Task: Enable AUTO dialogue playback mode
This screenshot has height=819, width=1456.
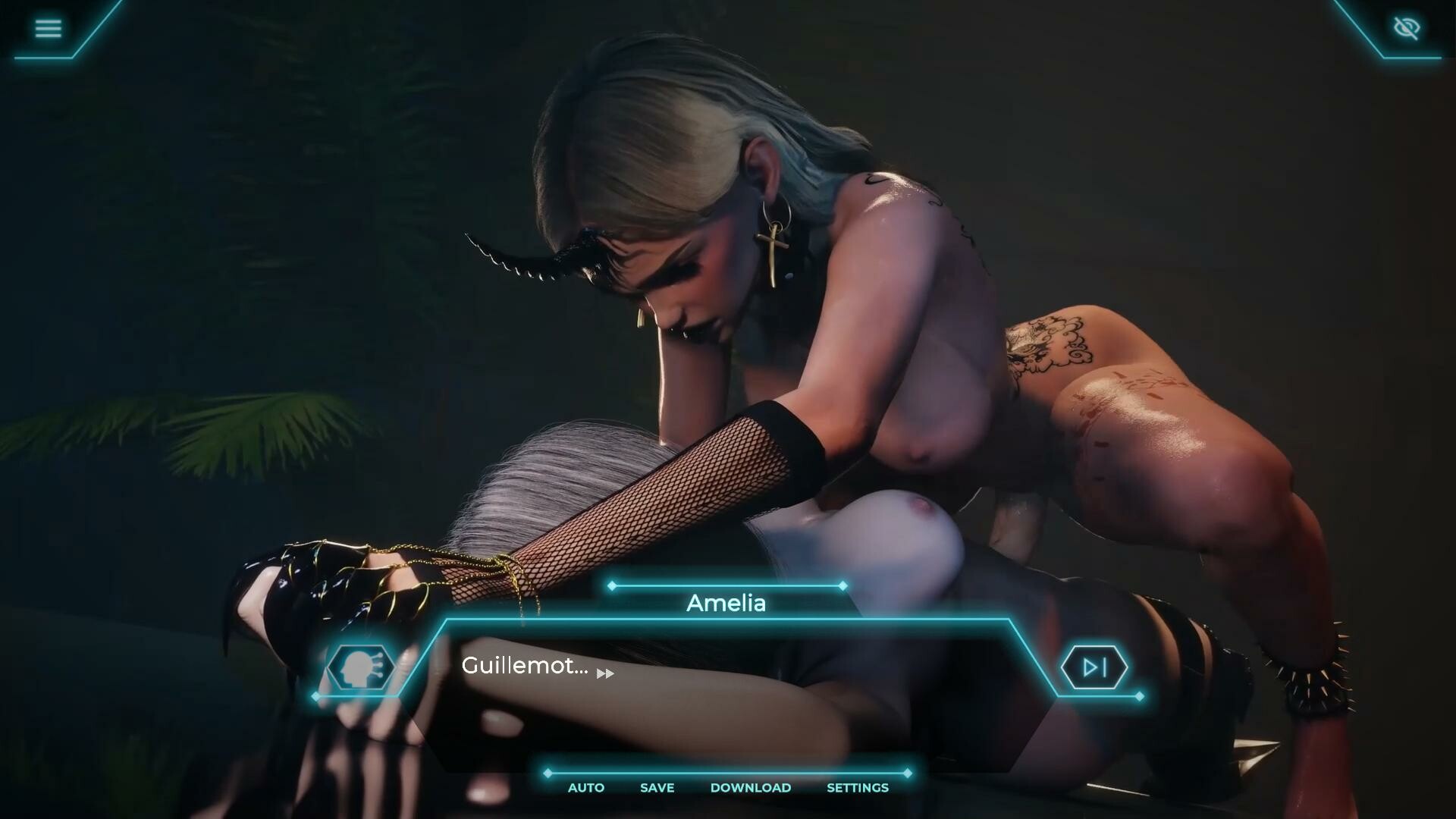Action: 585,787
